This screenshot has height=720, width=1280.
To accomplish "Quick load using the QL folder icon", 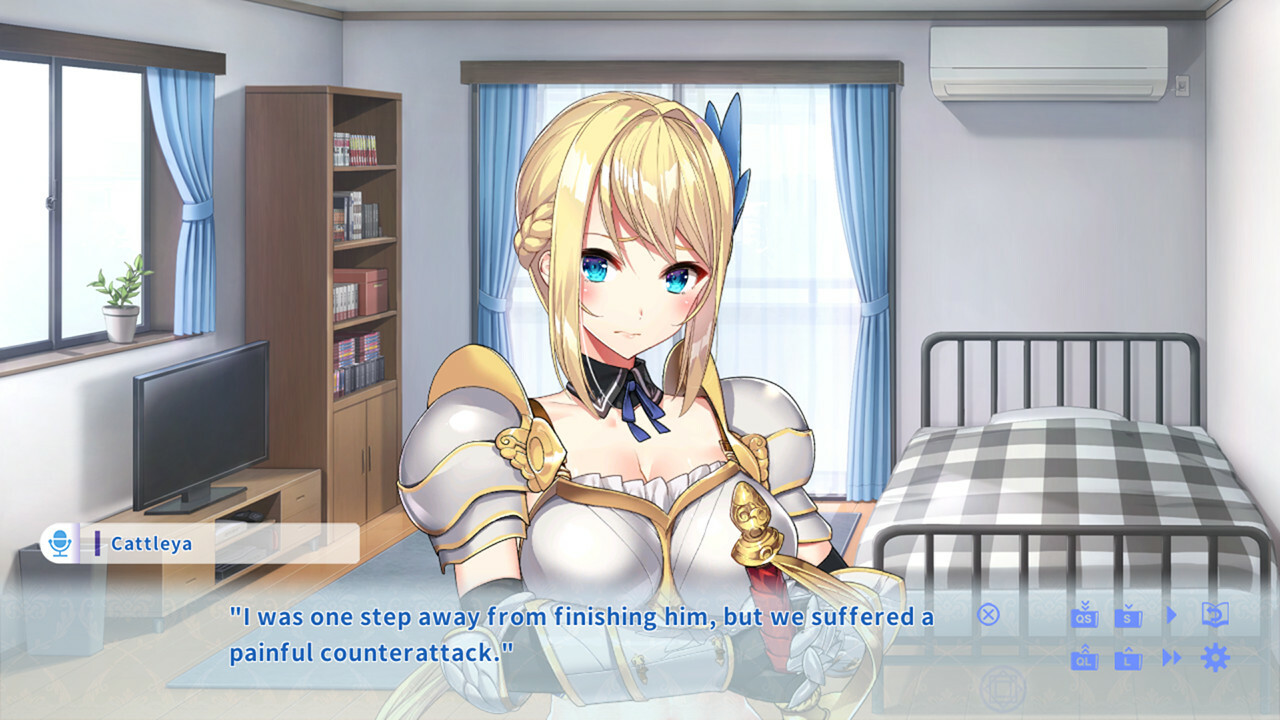I will [1085, 659].
